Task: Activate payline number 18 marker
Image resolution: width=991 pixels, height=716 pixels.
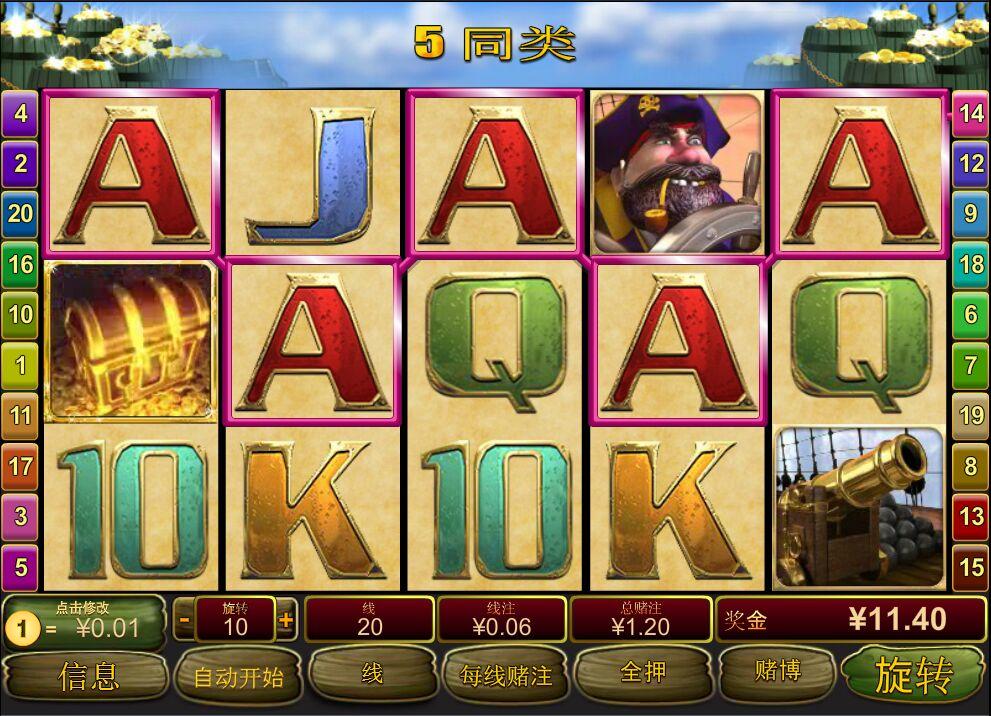Action: pyautogui.click(x=971, y=264)
